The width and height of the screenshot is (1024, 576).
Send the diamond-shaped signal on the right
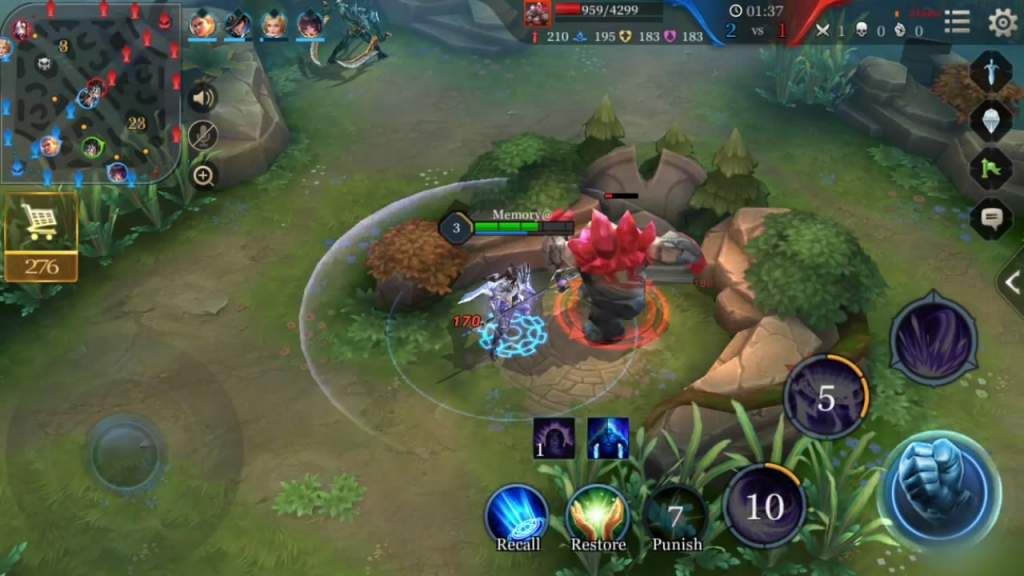tap(990, 120)
